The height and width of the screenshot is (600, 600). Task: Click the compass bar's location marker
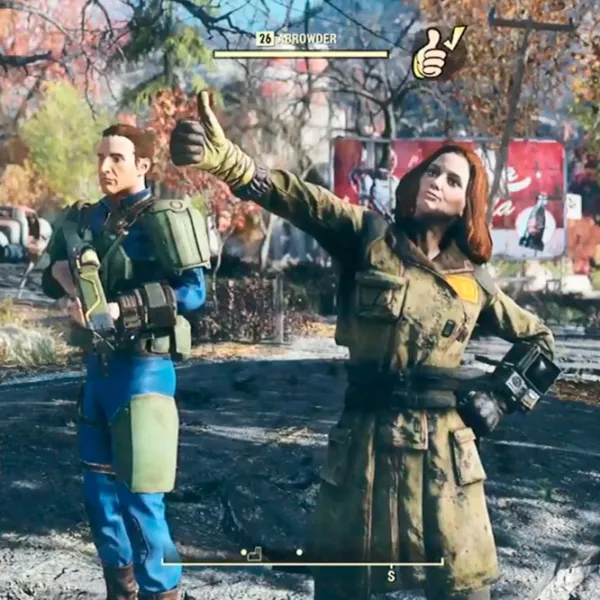pos(254,553)
